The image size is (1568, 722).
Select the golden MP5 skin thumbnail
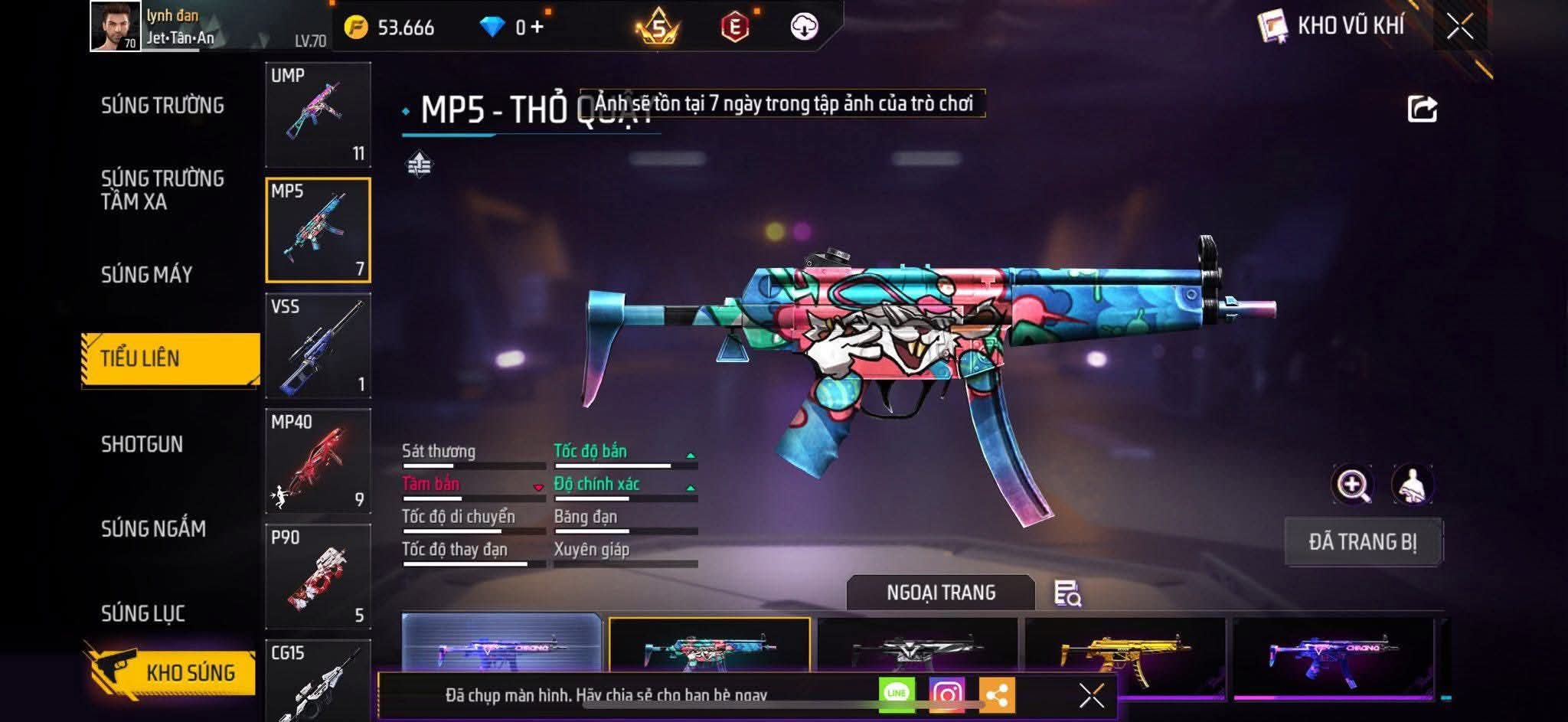tap(1125, 655)
